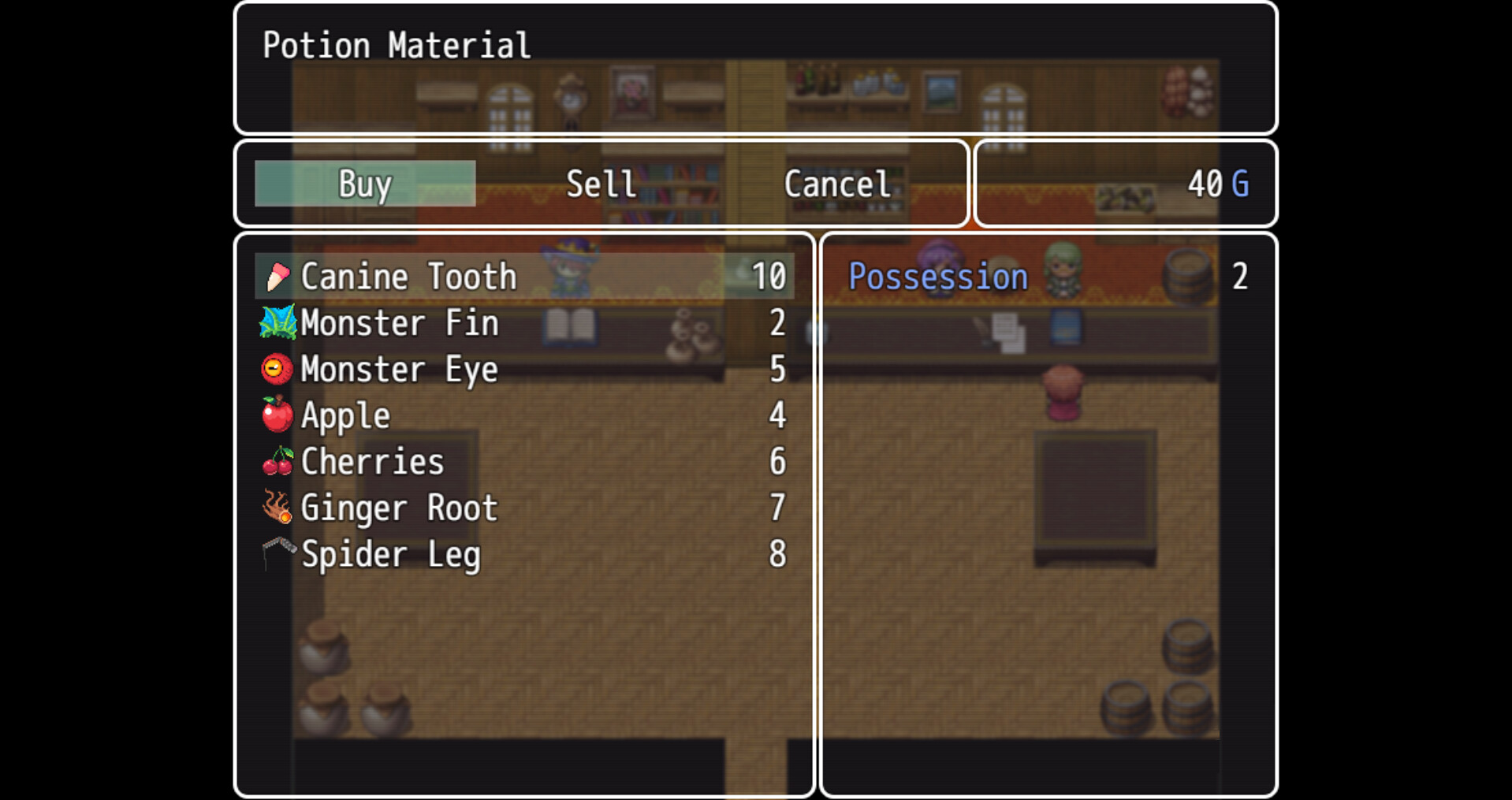
Task: Click the possession count showing 2
Action: (1242, 276)
